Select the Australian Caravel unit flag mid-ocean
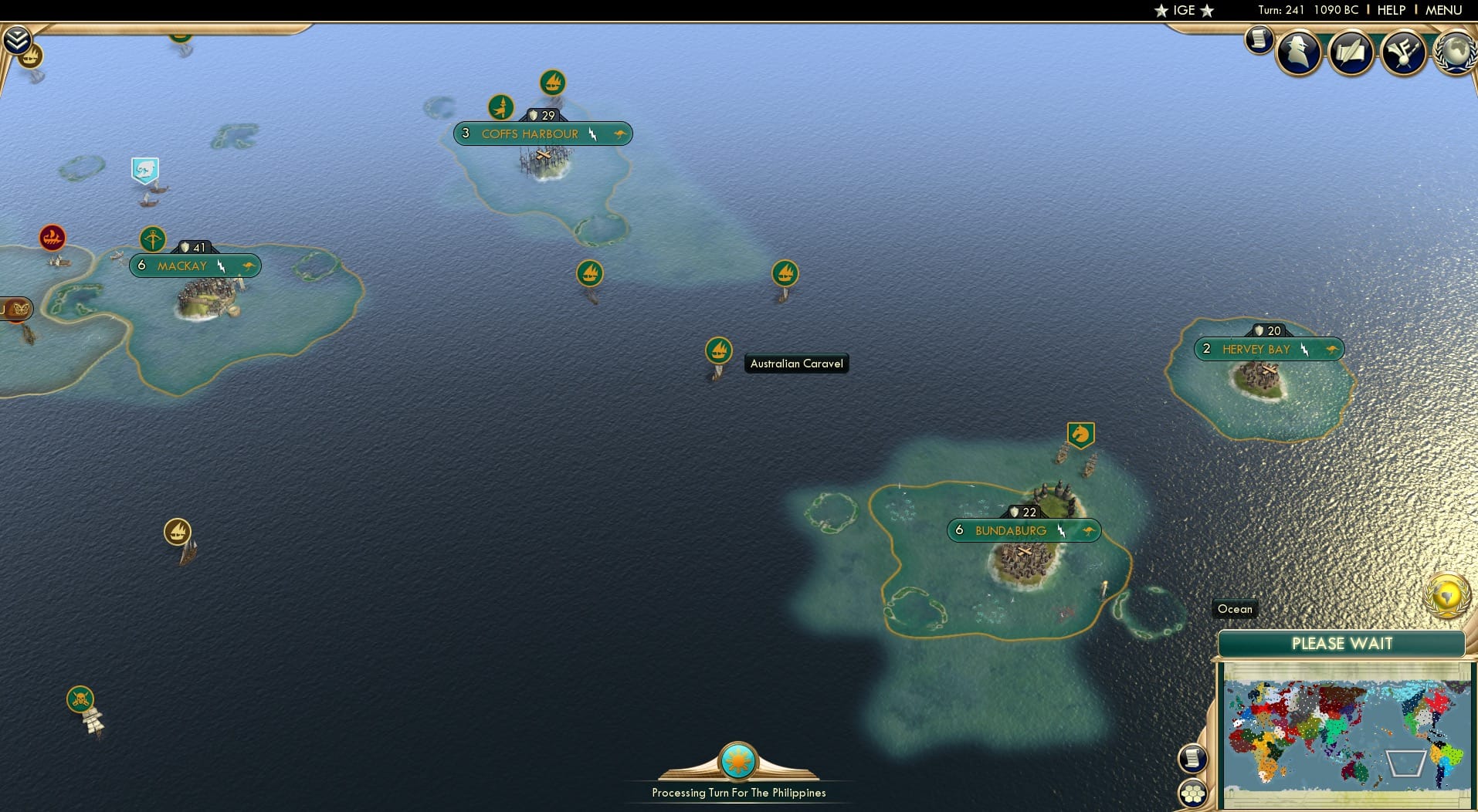This screenshot has height=812, width=1478. (x=718, y=351)
